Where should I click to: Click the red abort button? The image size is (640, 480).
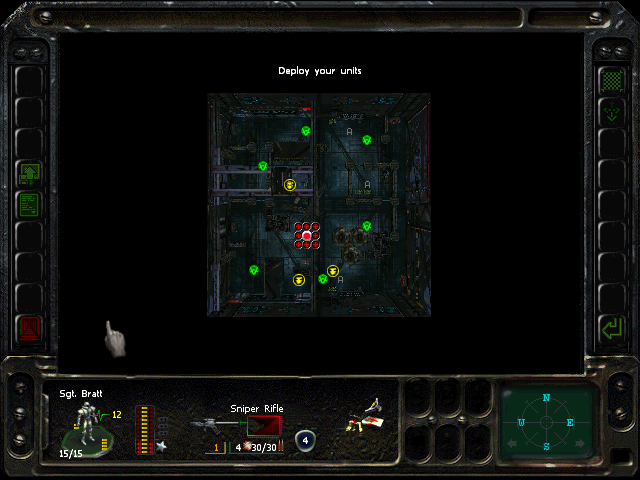coord(29,327)
